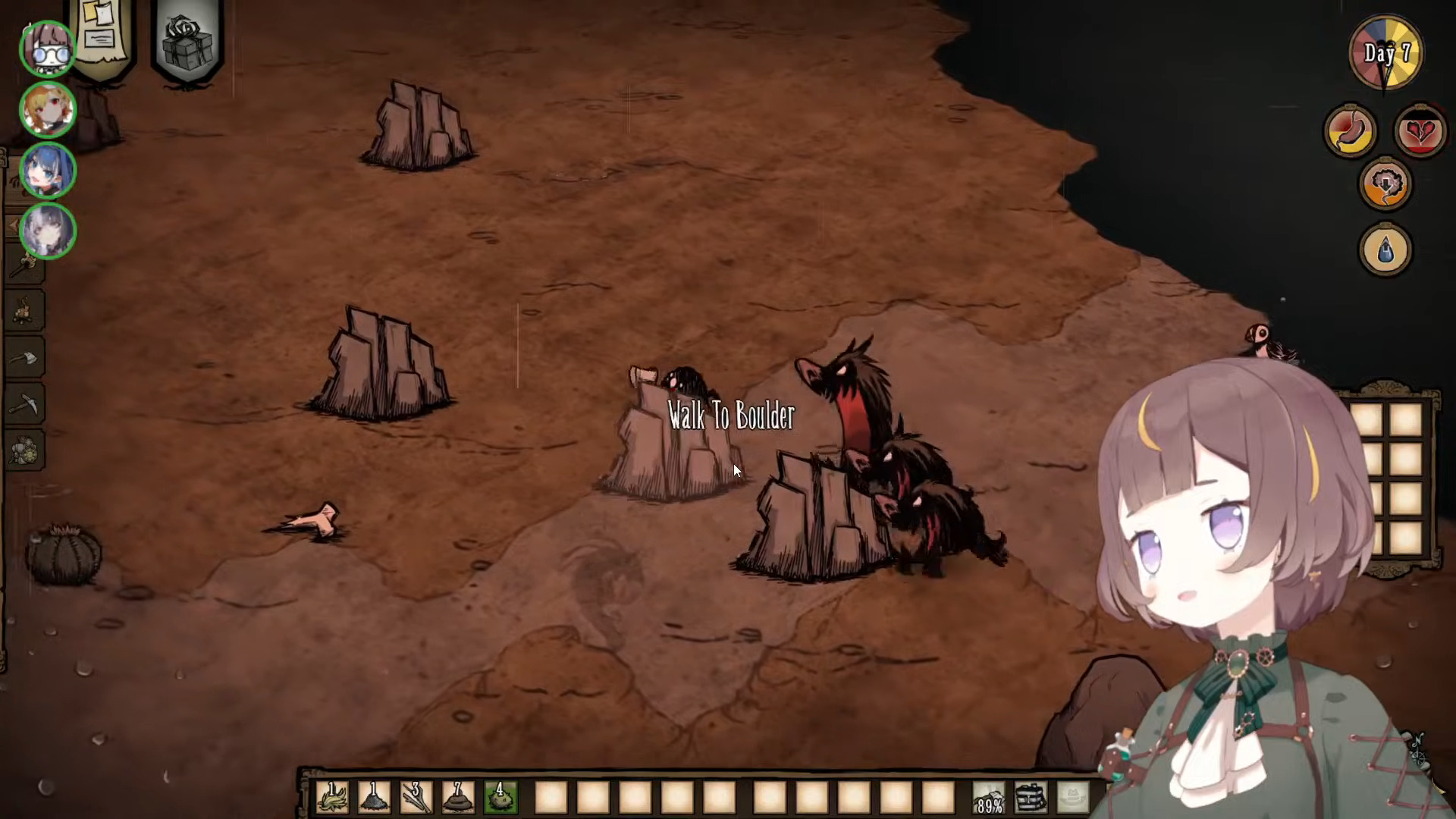1456x819 pixels.
Task: Open the equipped backpack slot
Action: click(x=1031, y=798)
